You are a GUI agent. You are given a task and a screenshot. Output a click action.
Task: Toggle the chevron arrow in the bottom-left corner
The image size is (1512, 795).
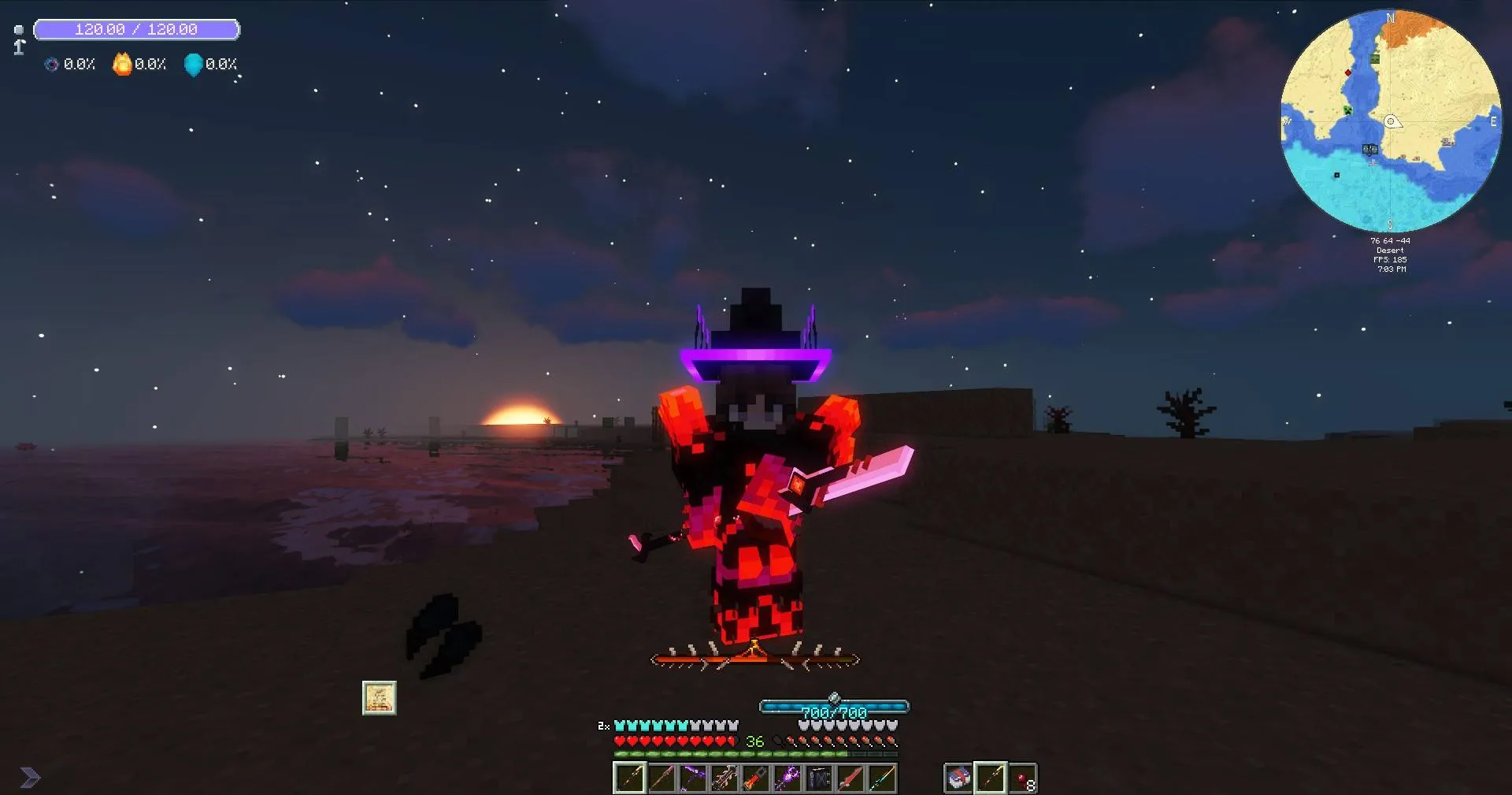(x=28, y=776)
